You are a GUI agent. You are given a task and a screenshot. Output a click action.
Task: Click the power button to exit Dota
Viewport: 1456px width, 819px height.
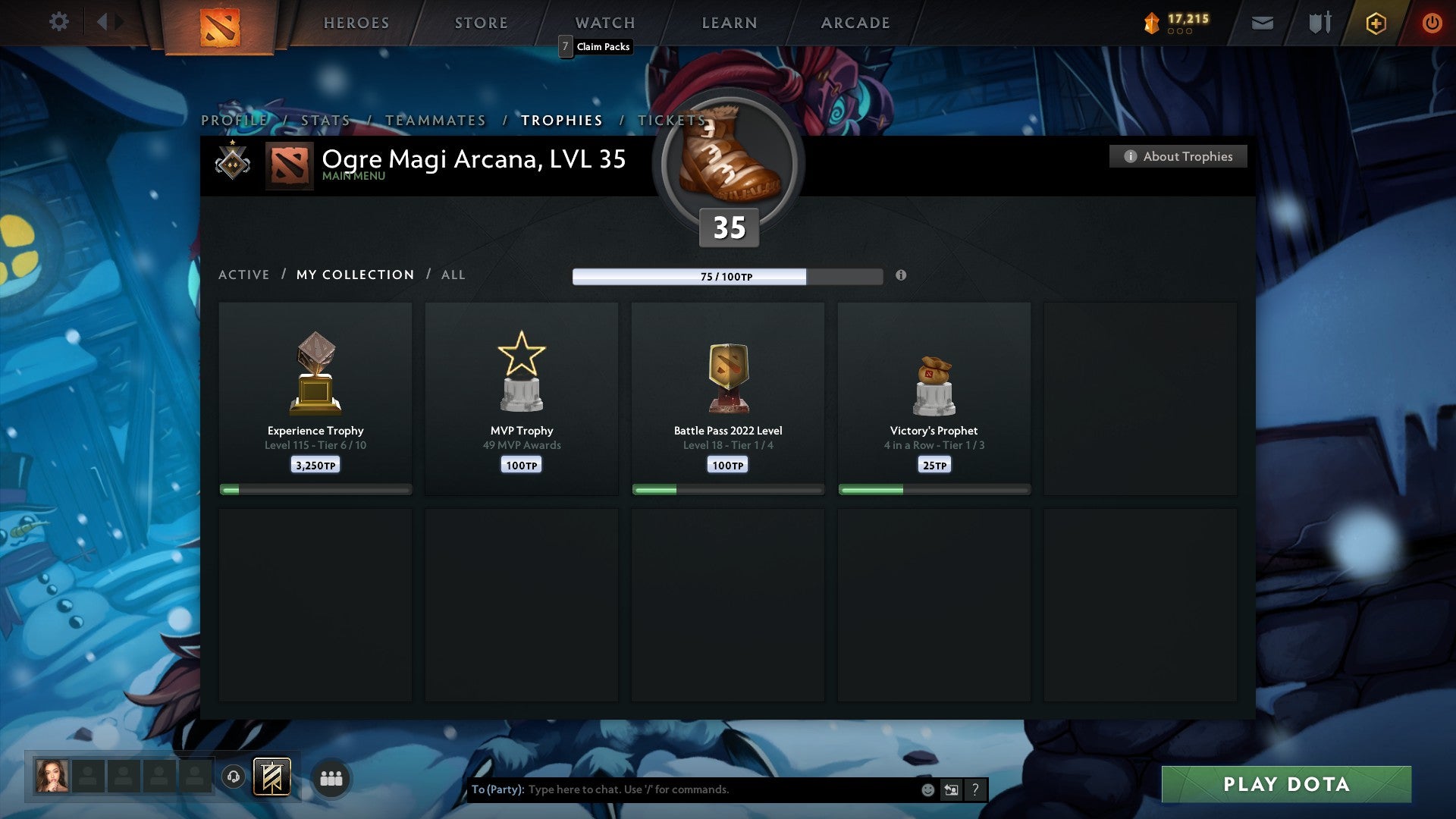pyautogui.click(x=1432, y=23)
